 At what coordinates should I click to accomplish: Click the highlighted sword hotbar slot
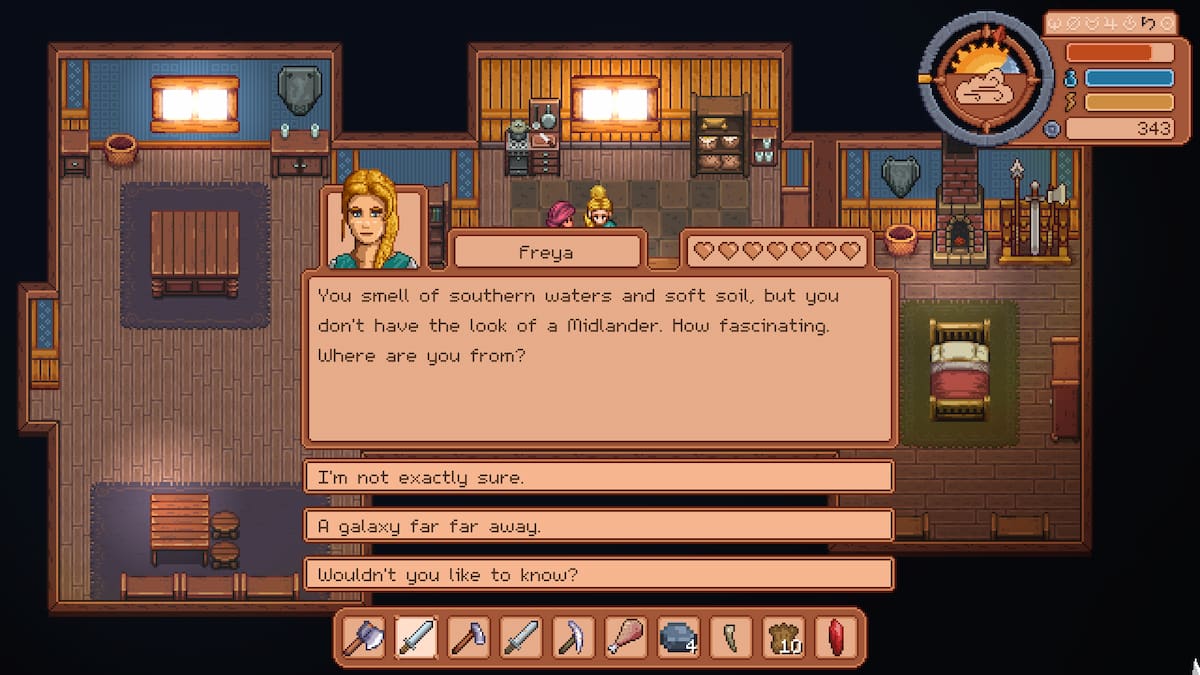click(x=416, y=637)
